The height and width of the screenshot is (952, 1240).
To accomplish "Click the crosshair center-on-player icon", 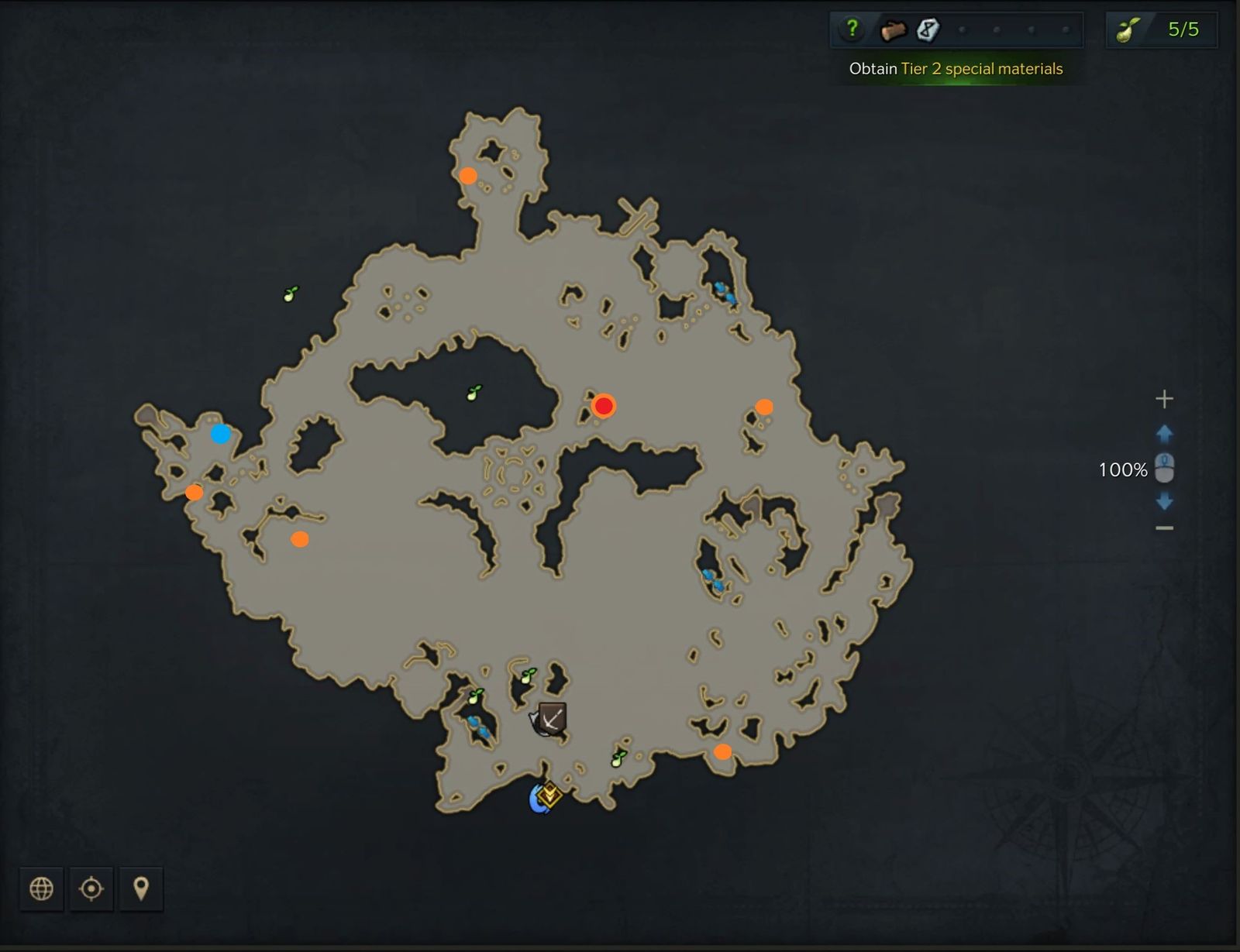I will (91, 889).
